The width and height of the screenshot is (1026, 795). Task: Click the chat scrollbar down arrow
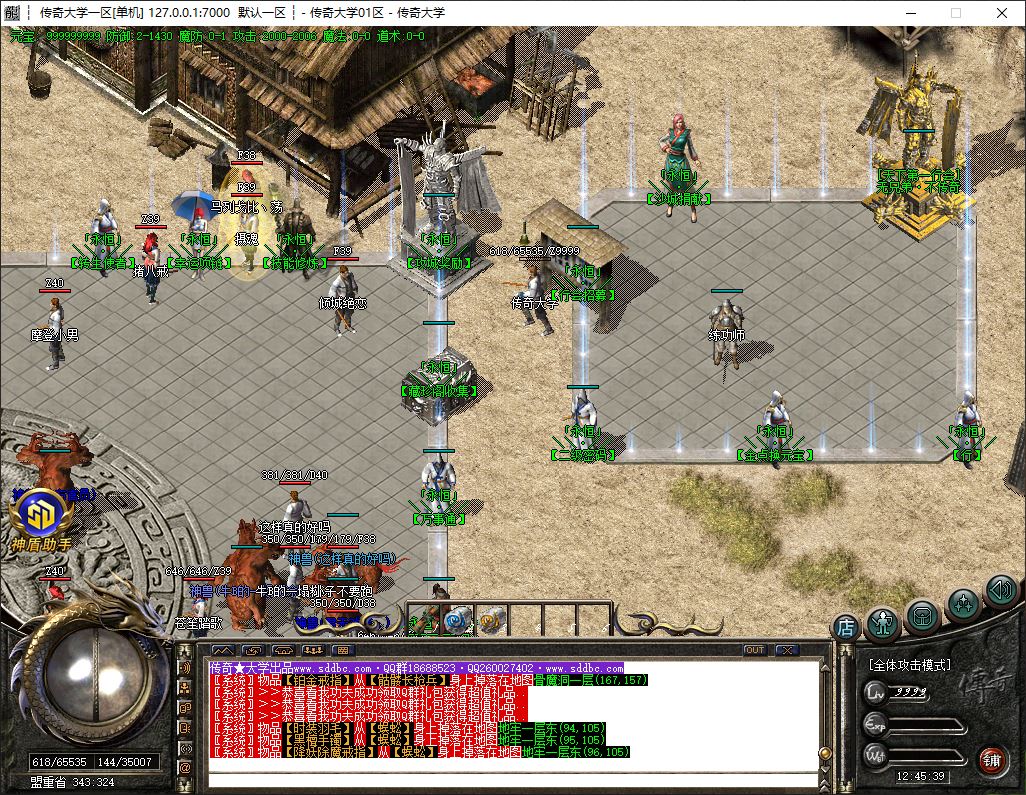[825, 766]
